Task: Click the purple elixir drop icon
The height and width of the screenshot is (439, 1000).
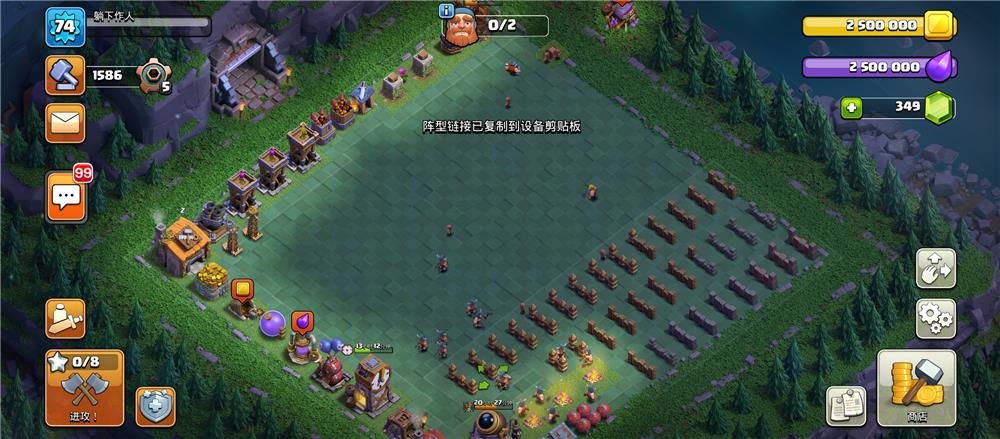Action: pos(937,67)
